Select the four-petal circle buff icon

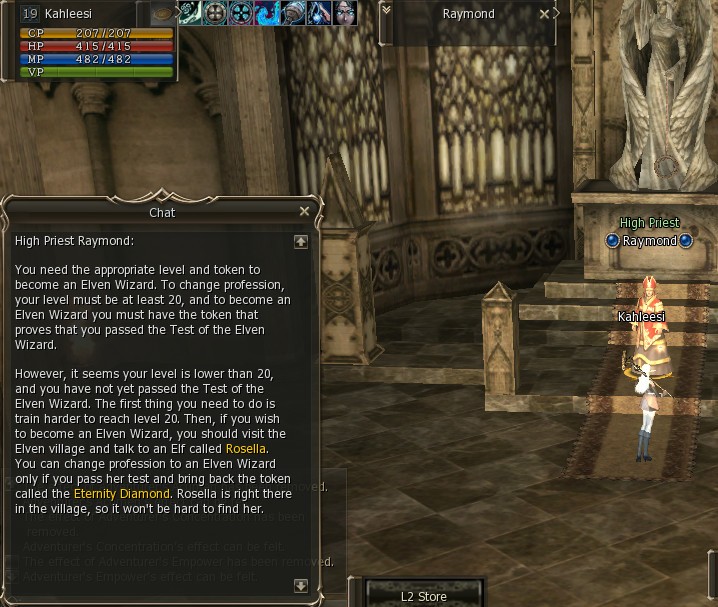[241, 14]
